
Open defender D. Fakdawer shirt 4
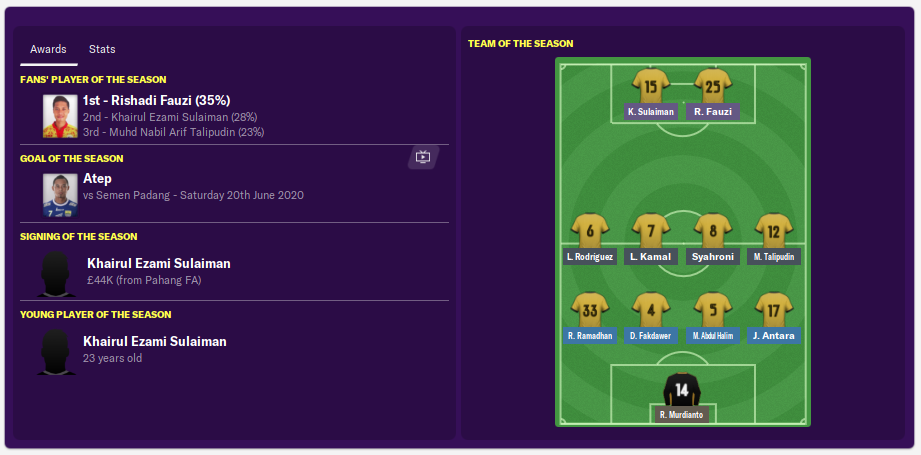pos(651,311)
